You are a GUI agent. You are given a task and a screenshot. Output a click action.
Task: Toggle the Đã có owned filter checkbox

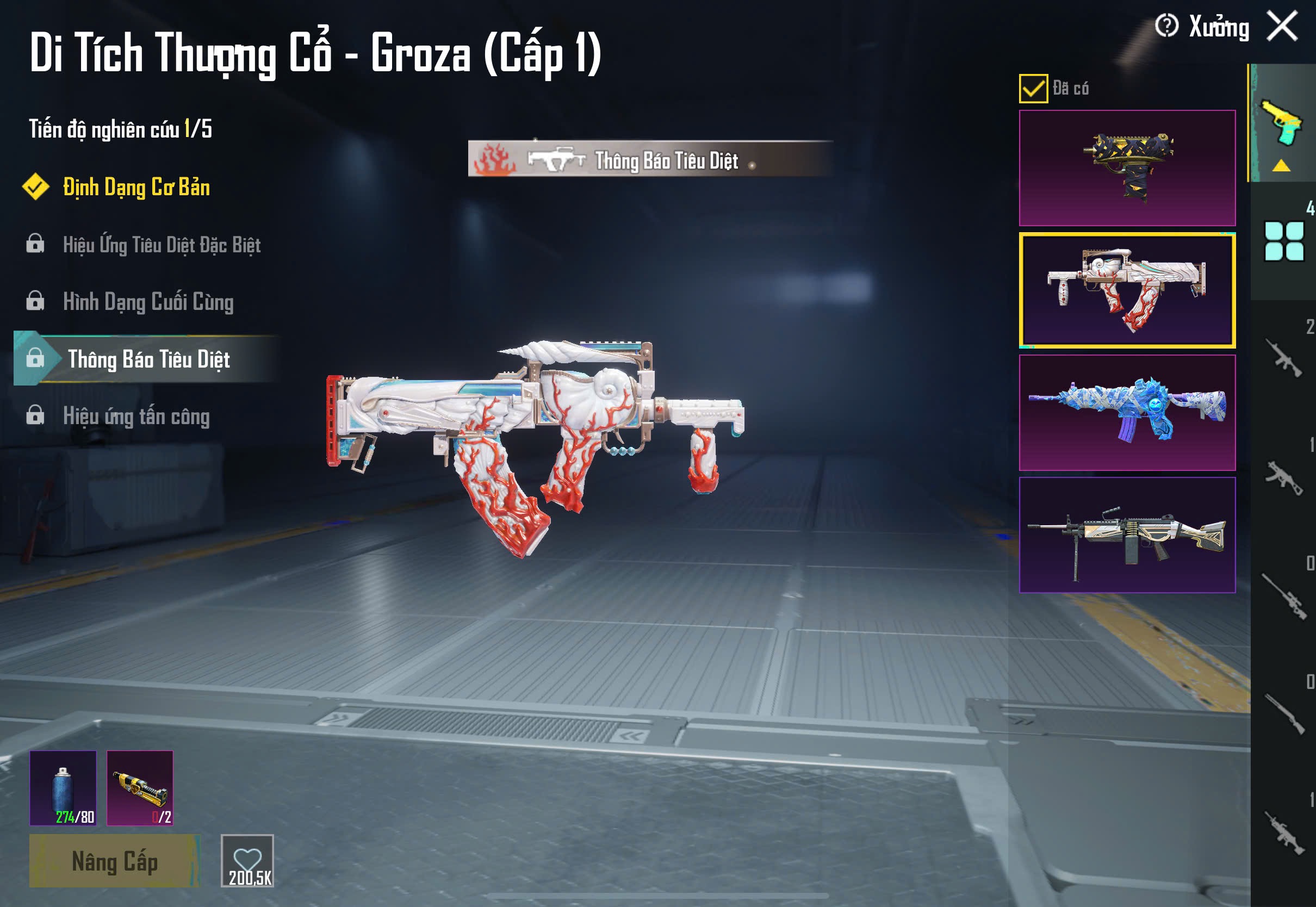click(x=1033, y=89)
